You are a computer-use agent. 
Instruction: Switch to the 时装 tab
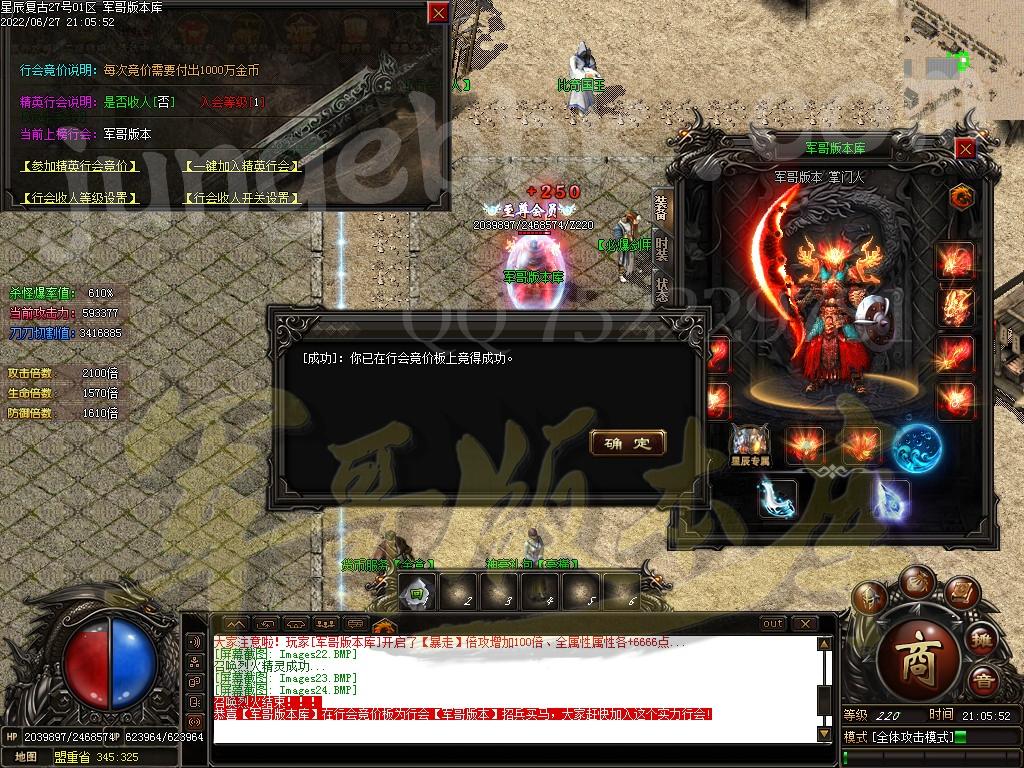tap(662, 247)
